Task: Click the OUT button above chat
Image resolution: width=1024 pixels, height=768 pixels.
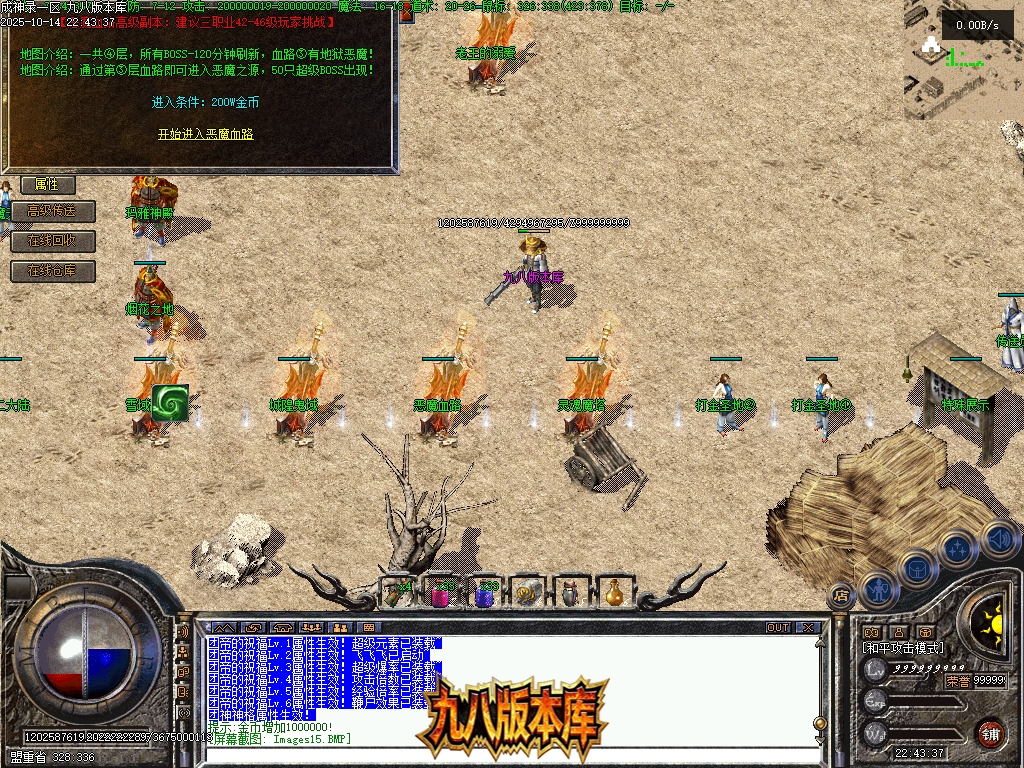Action: pyautogui.click(x=777, y=628)
